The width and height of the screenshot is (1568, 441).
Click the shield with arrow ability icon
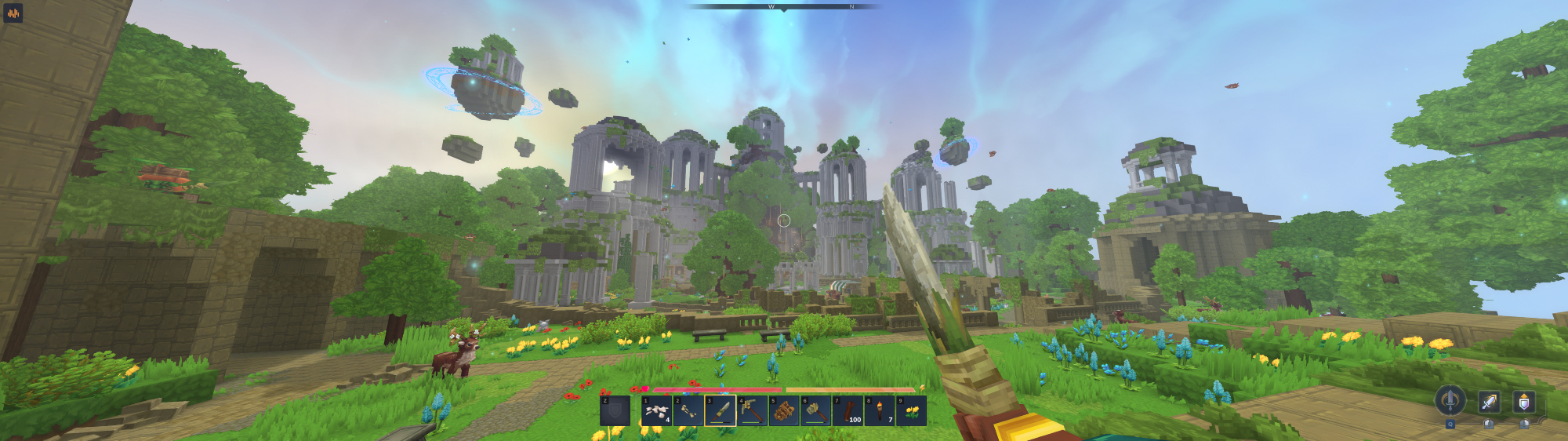(1523, 402)
